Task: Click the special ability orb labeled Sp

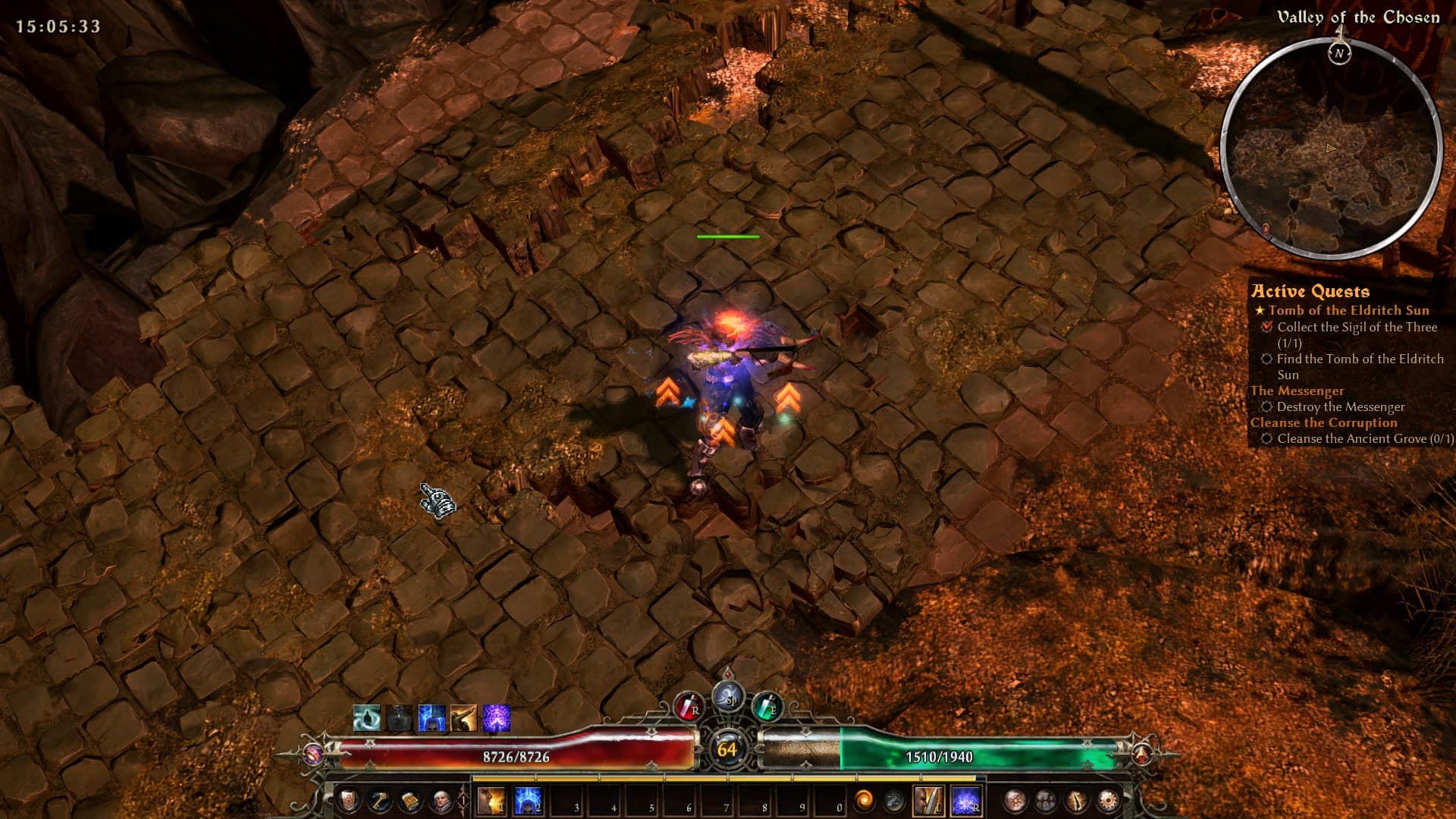Action: click(728, 696)
